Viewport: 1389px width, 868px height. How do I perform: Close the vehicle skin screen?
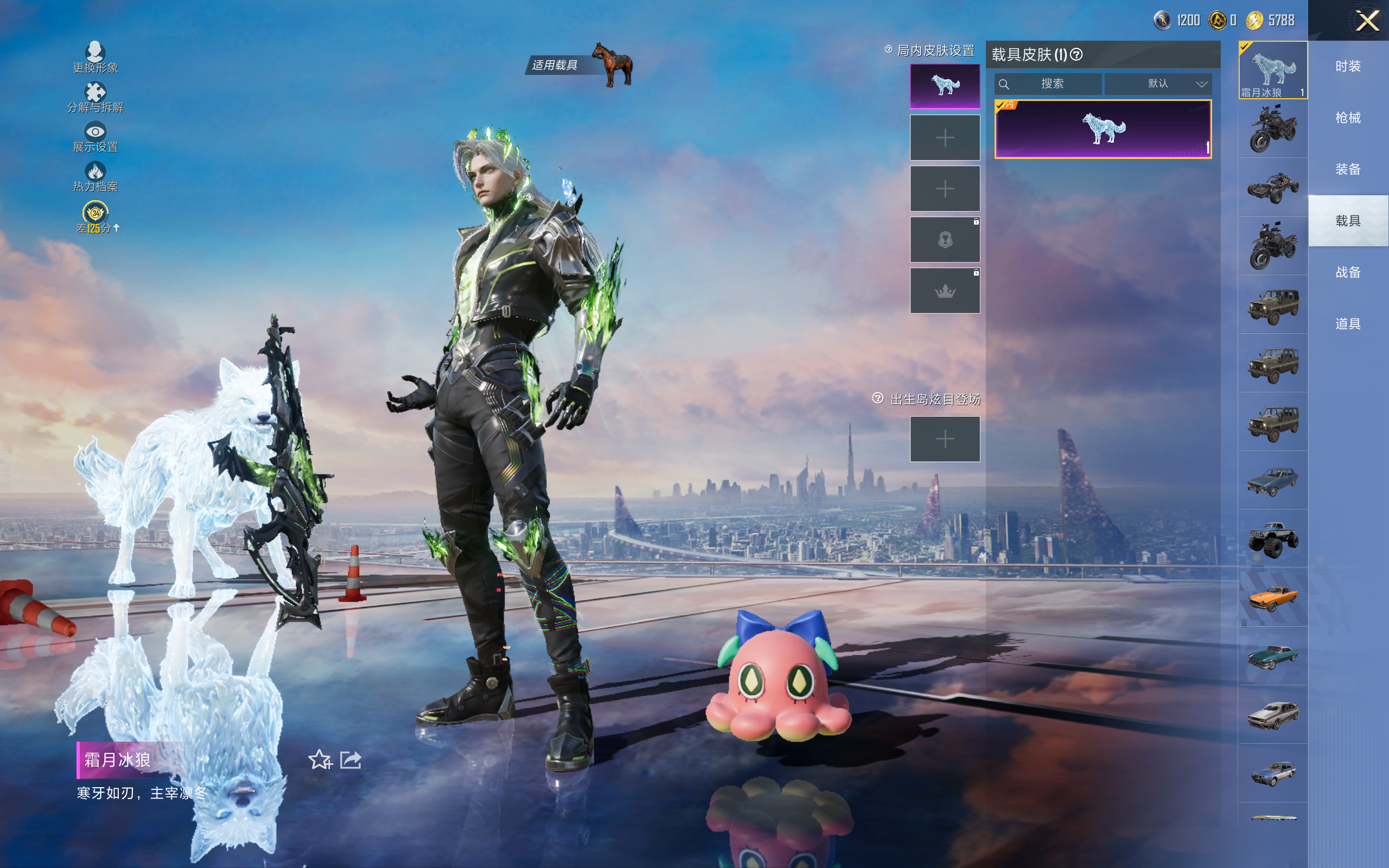[1367, 22]
